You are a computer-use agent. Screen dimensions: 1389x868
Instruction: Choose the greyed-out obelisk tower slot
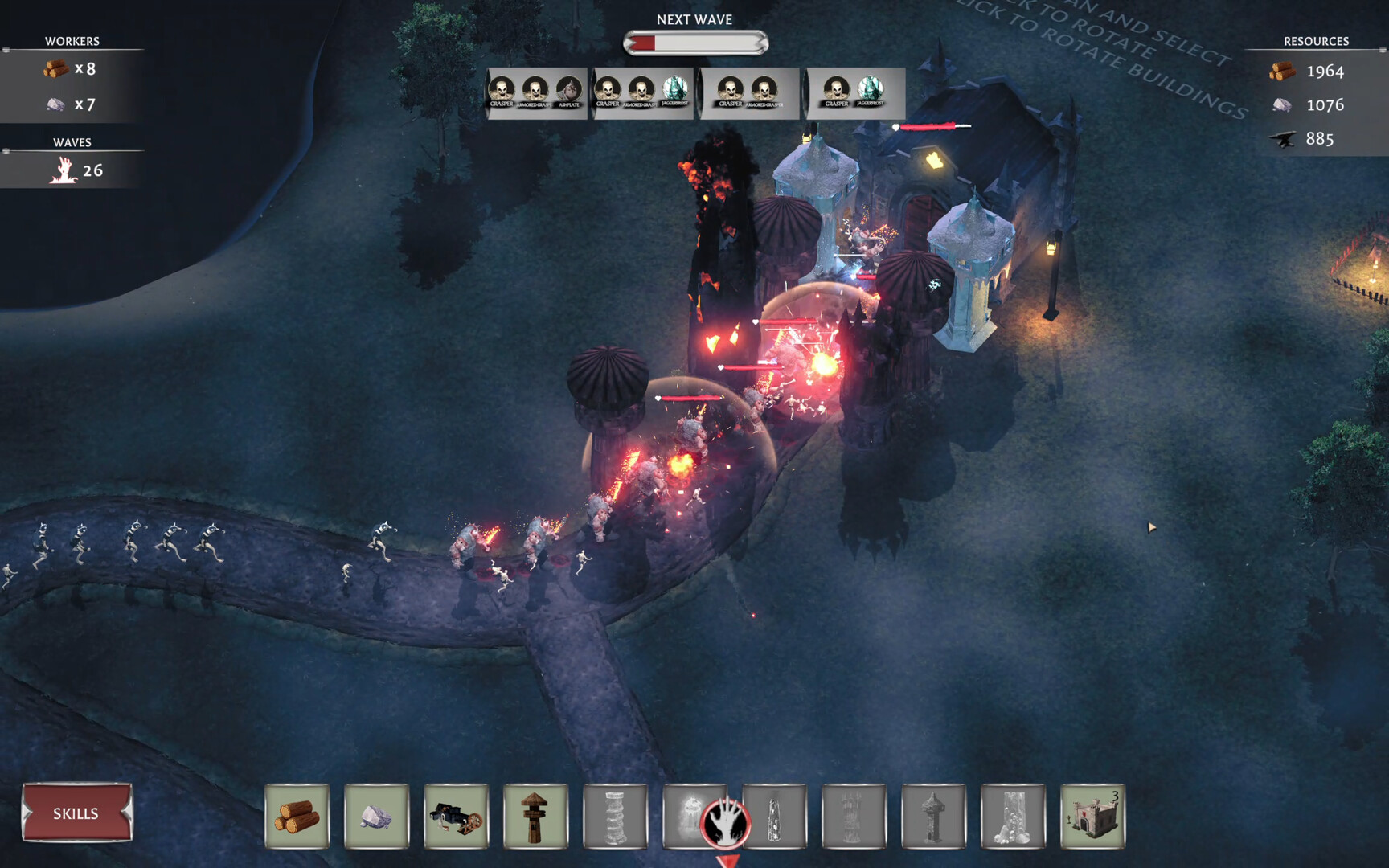(x=775, y=817)
